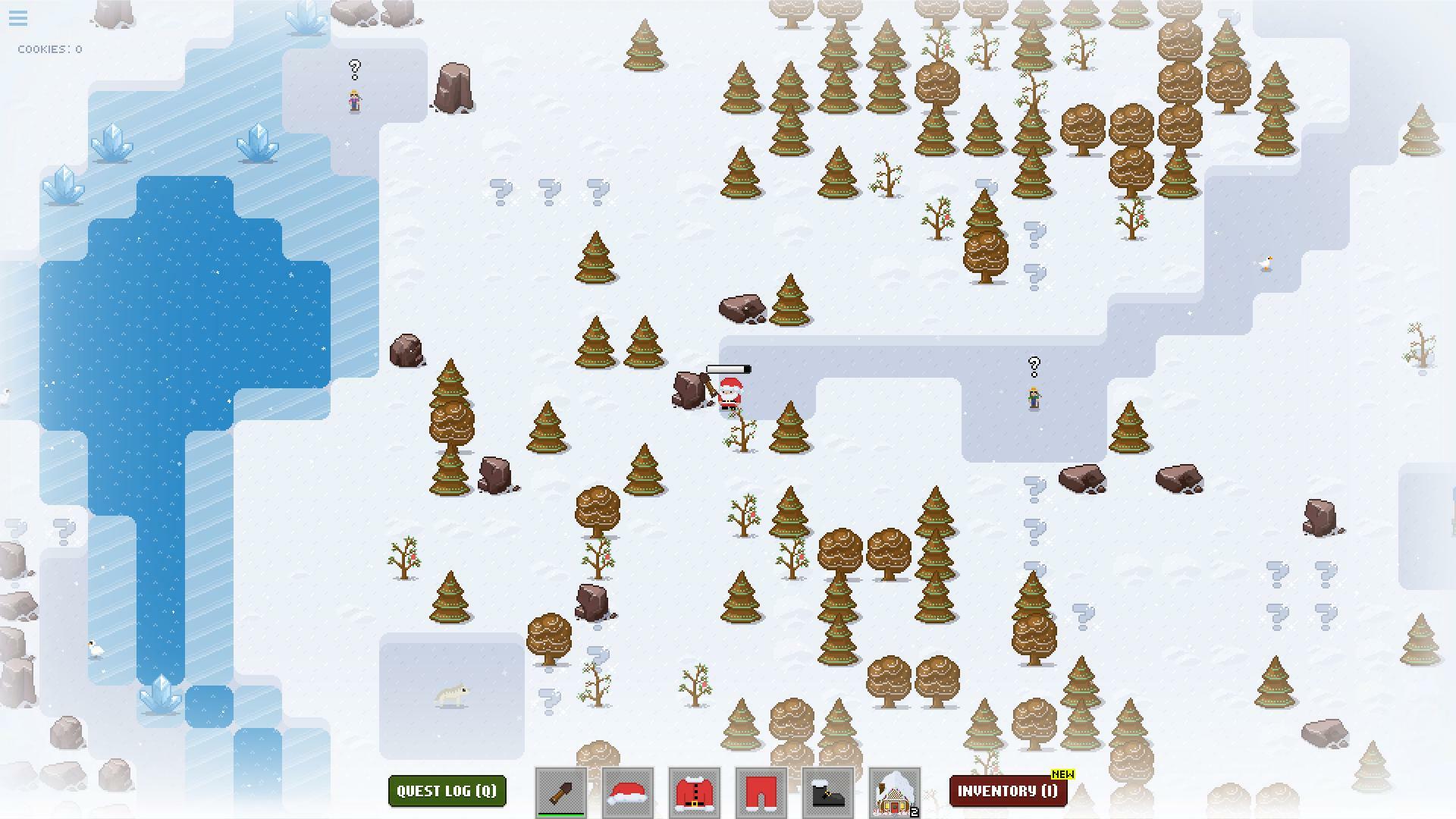Click the Cookies counter label
The width and height of the screenshot is (1456, 819).
pyautogui.click(x=49, y=49)
